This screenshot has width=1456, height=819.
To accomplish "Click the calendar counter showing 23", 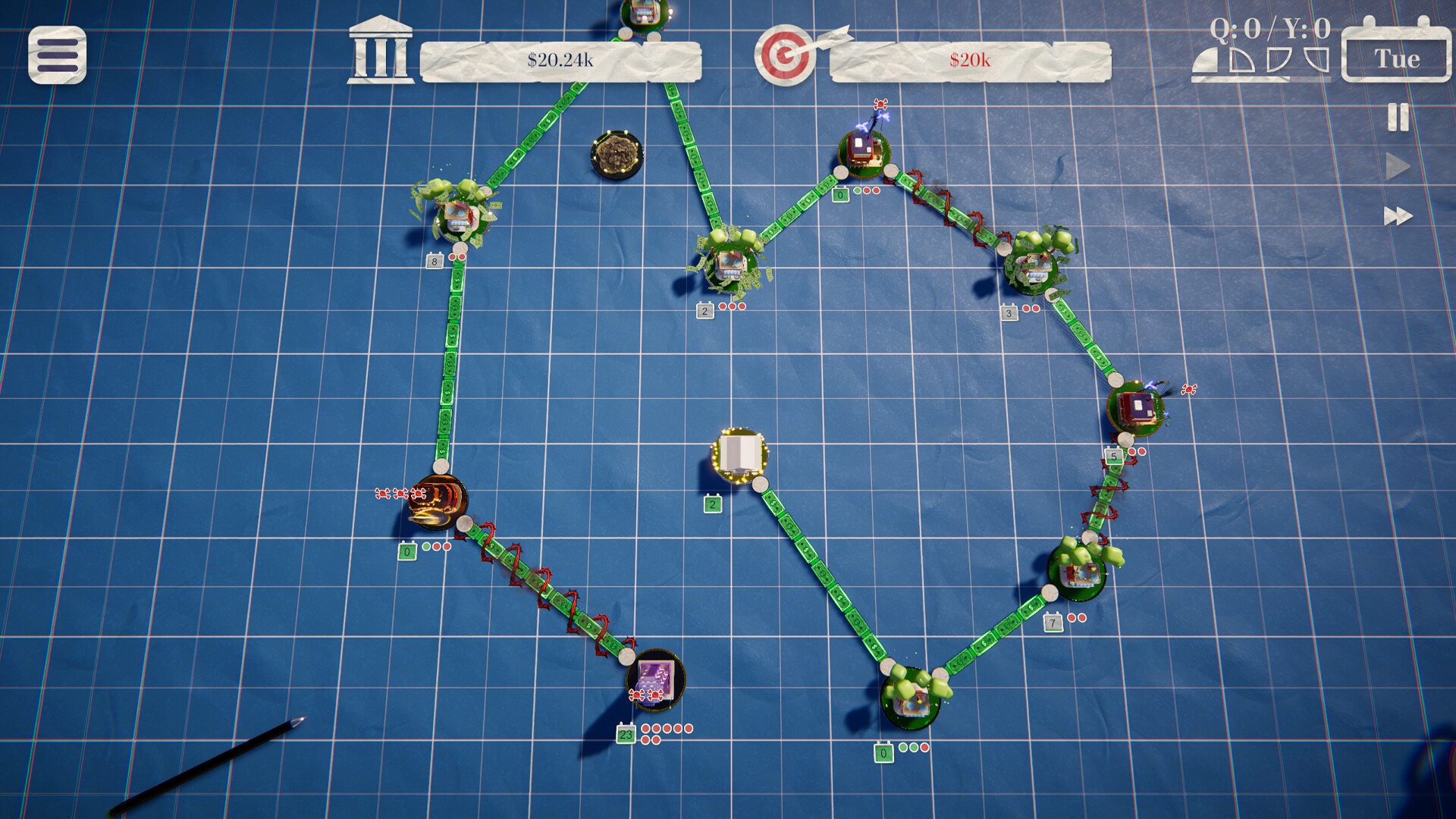I will [x=626, y=735].
